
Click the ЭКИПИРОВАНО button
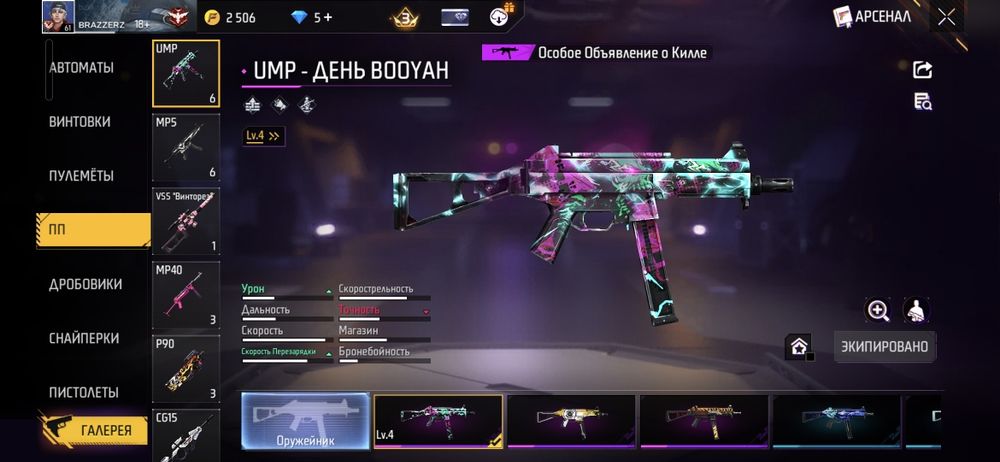point(882,347)
